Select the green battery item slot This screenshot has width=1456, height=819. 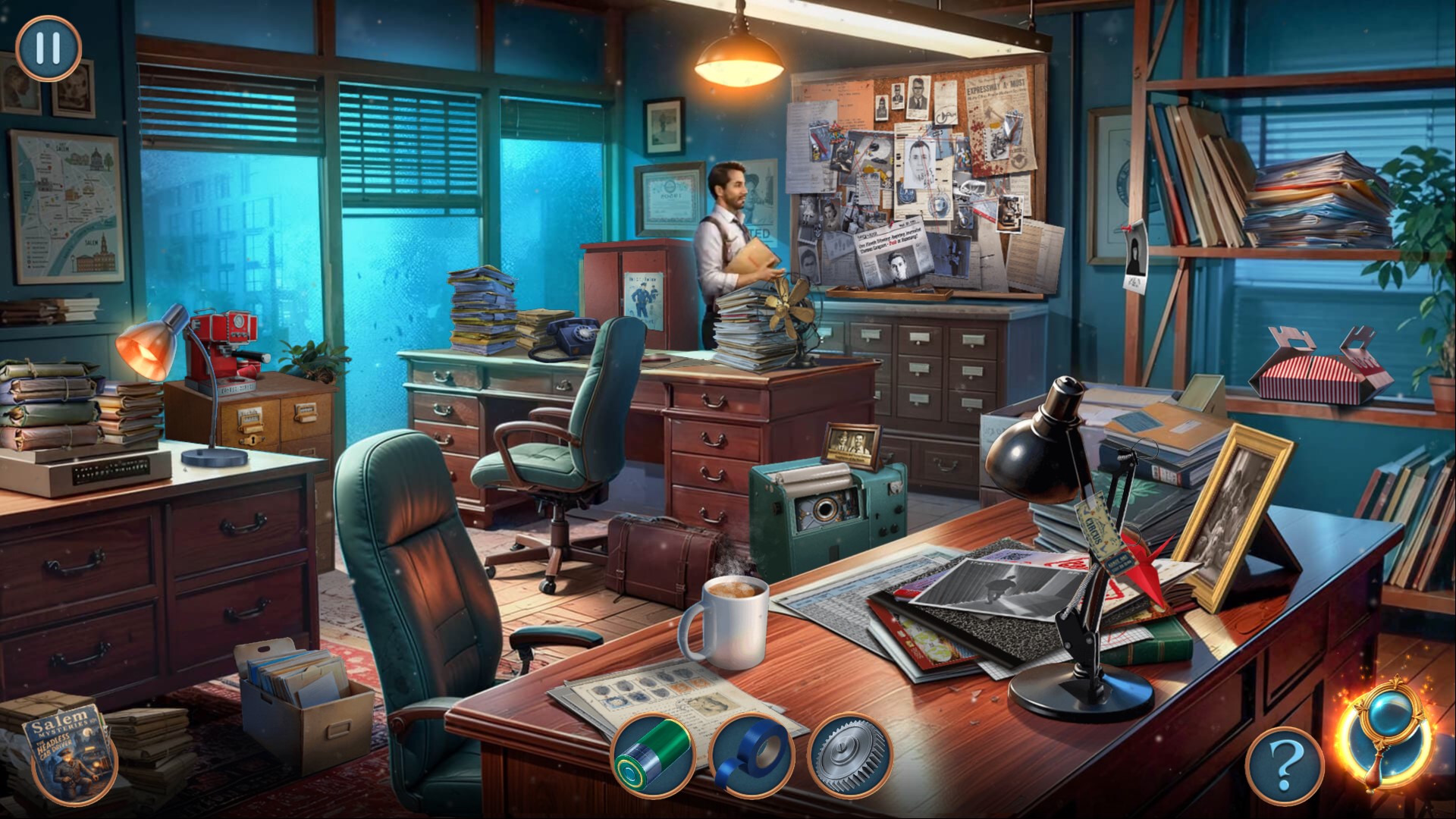click(653, 755)
